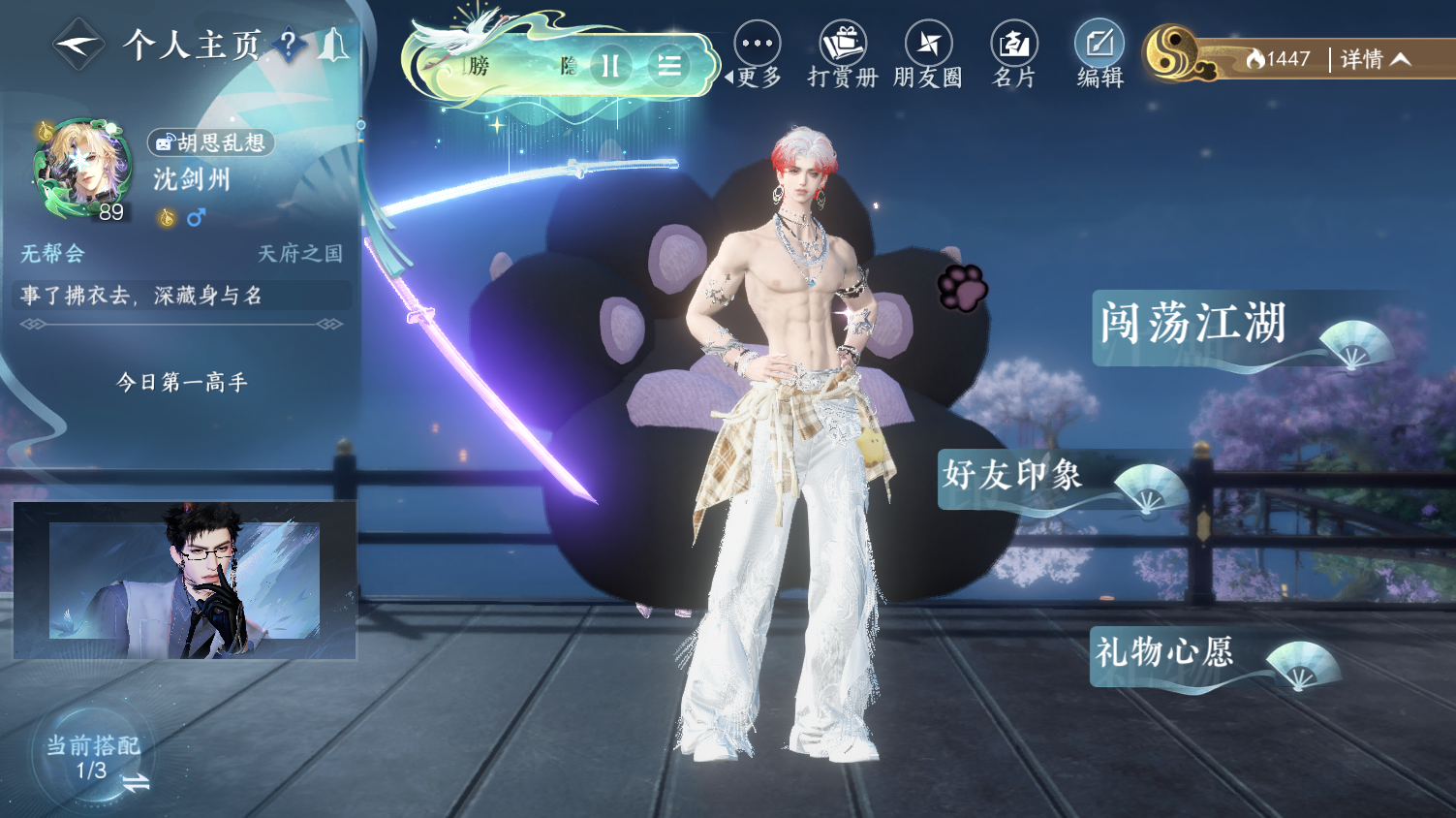Click the bell notification icon
Viewport: 1456px width, 818px height.
tap(333, 45)
